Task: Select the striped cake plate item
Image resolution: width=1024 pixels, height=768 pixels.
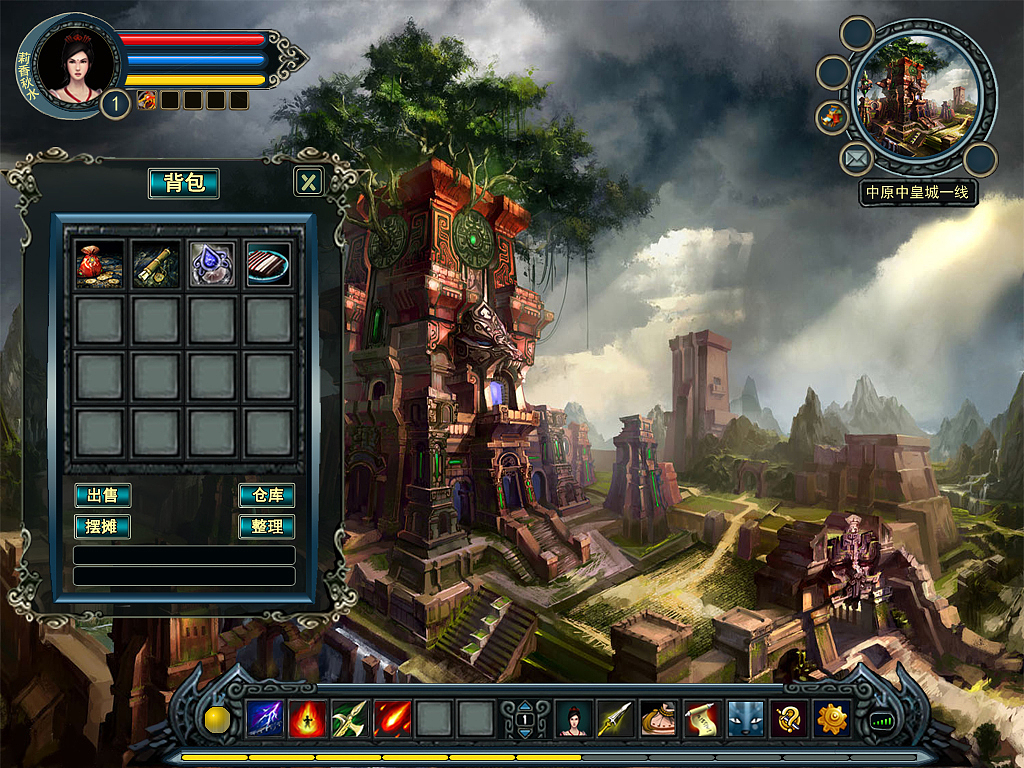Action: tap(268, 264)
